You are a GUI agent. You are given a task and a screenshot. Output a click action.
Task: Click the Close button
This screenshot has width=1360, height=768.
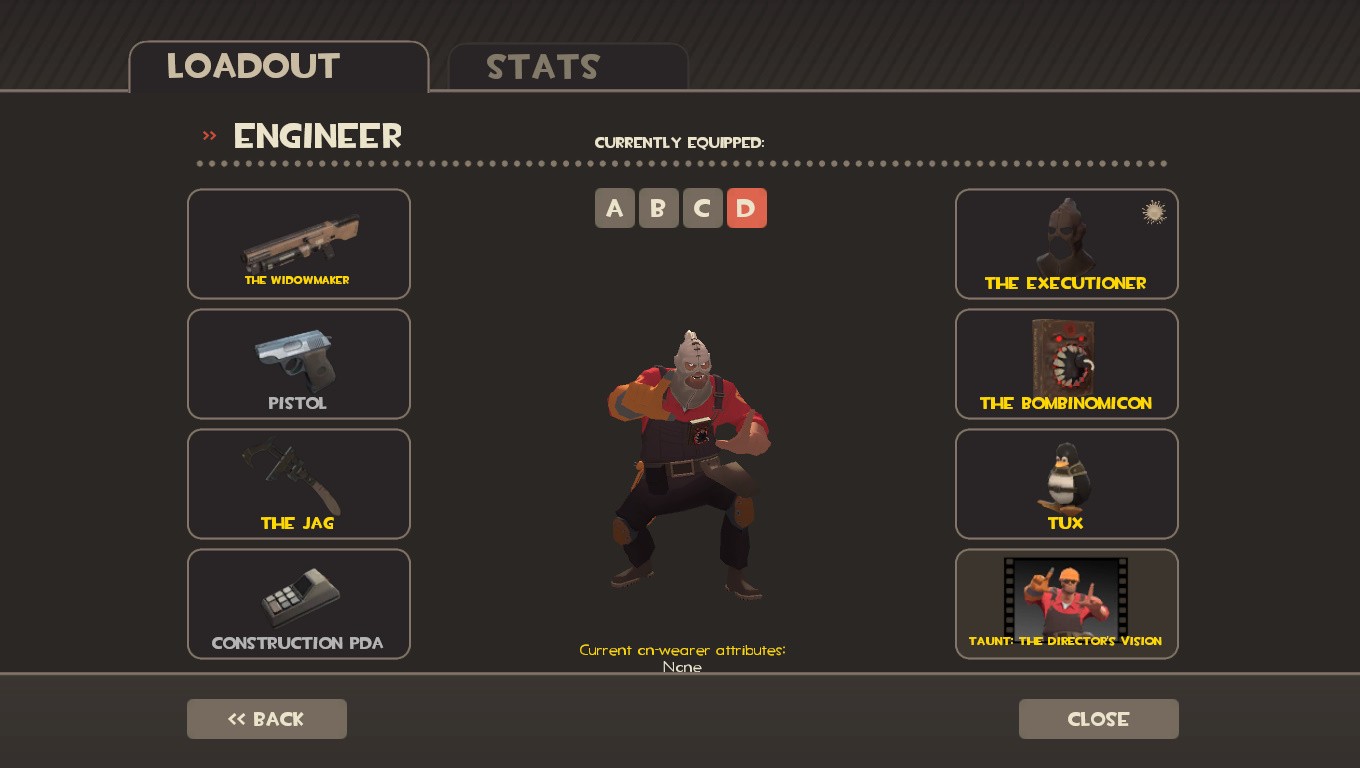1098,719
